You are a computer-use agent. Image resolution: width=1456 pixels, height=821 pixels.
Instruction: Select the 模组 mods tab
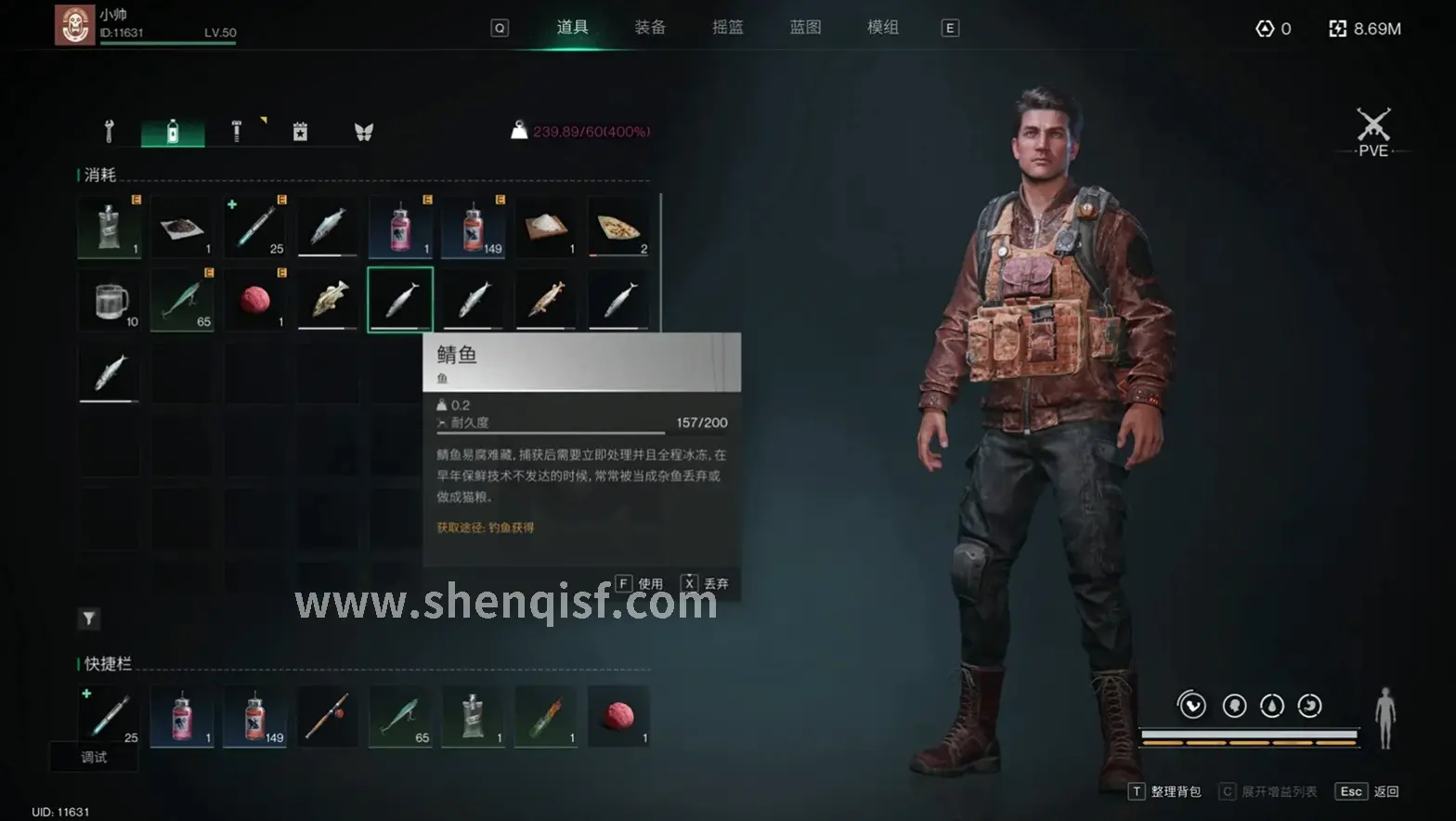coord(883,28)
